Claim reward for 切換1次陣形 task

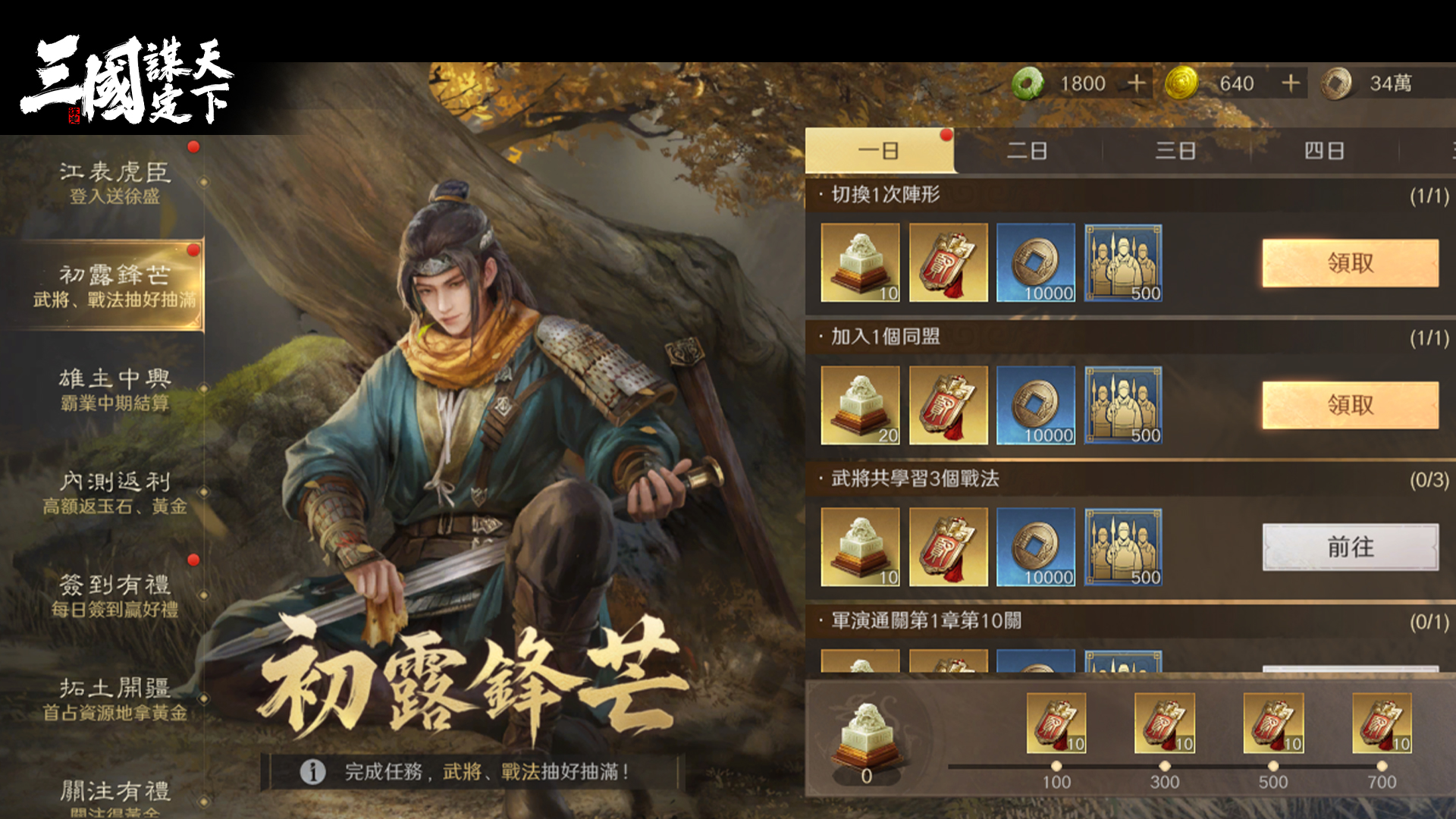coord(1350,263)
